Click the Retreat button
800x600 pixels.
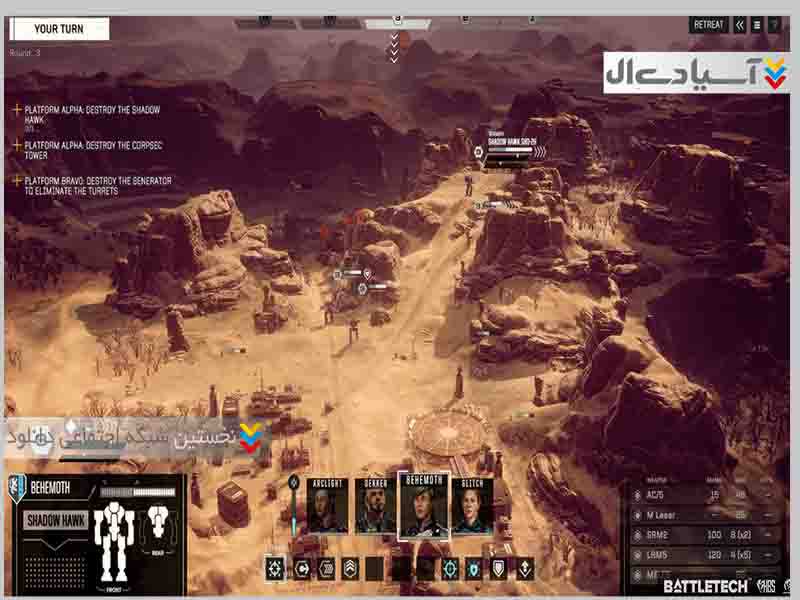click(x=708, y=25)
